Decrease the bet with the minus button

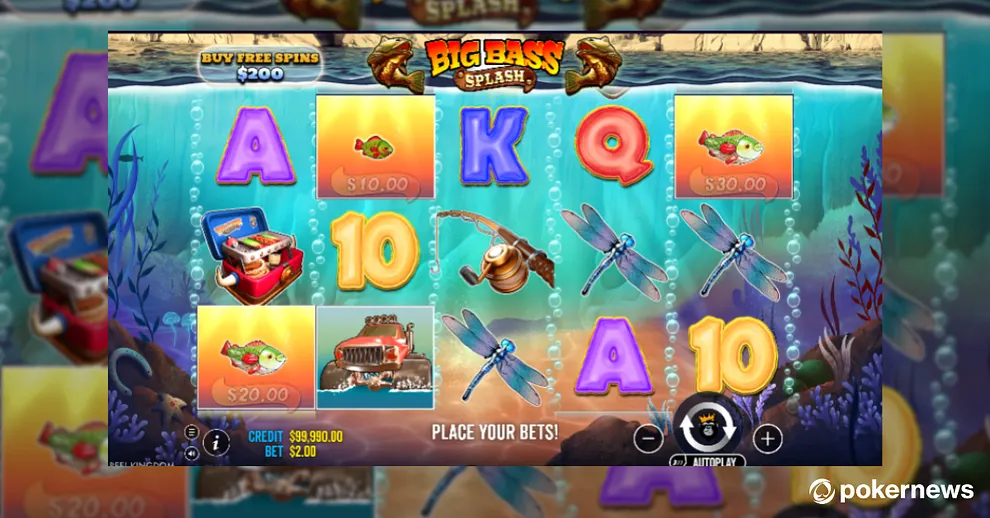click(649, 437)
